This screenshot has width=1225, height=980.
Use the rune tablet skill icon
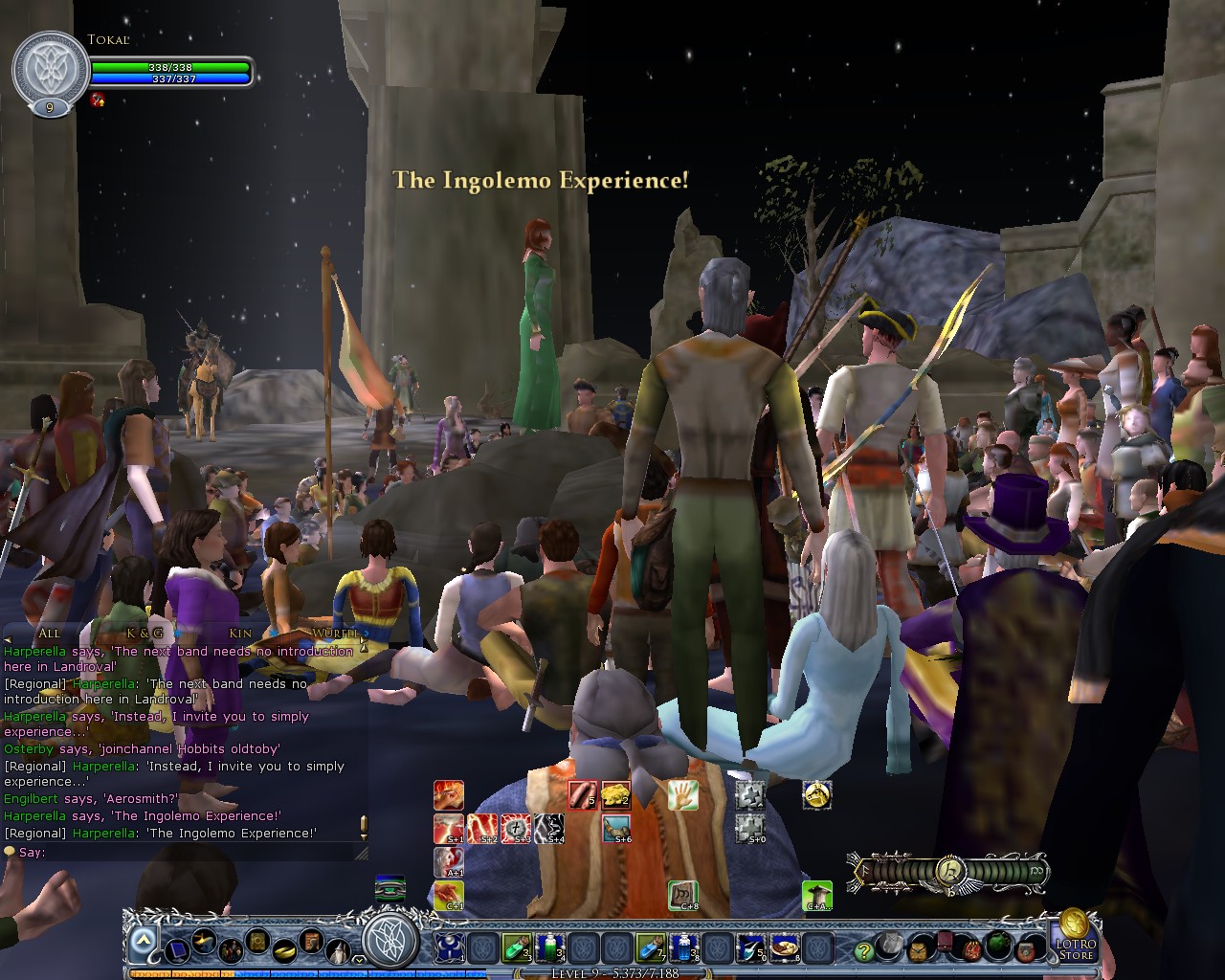(681, 895)
